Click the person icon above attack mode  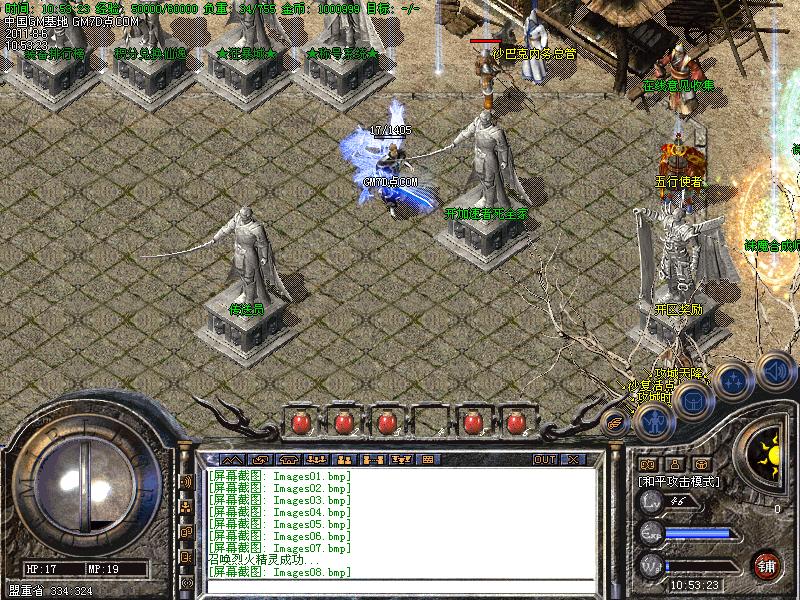675,464
